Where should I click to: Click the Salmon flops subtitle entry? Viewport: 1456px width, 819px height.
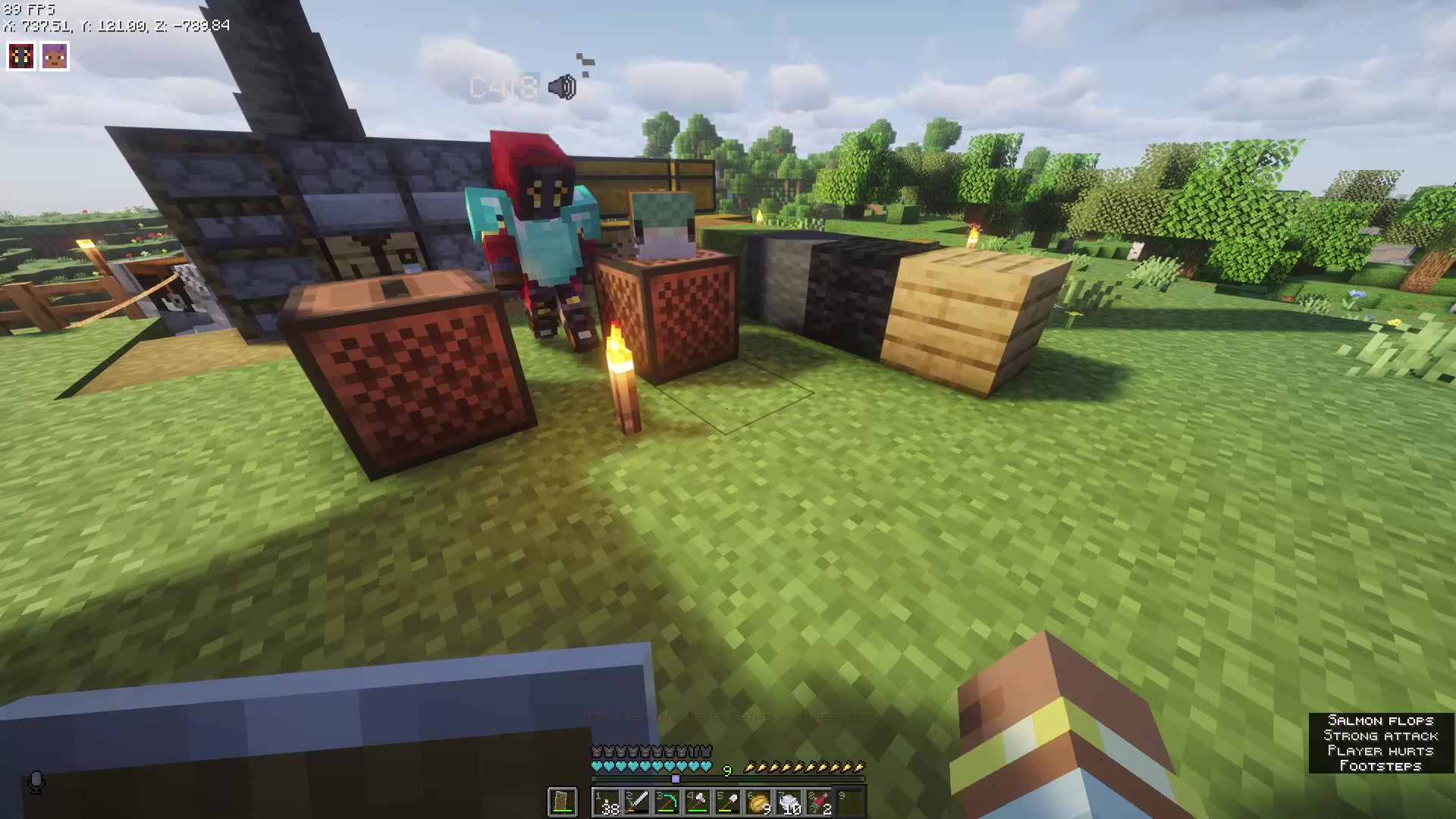1382,720
